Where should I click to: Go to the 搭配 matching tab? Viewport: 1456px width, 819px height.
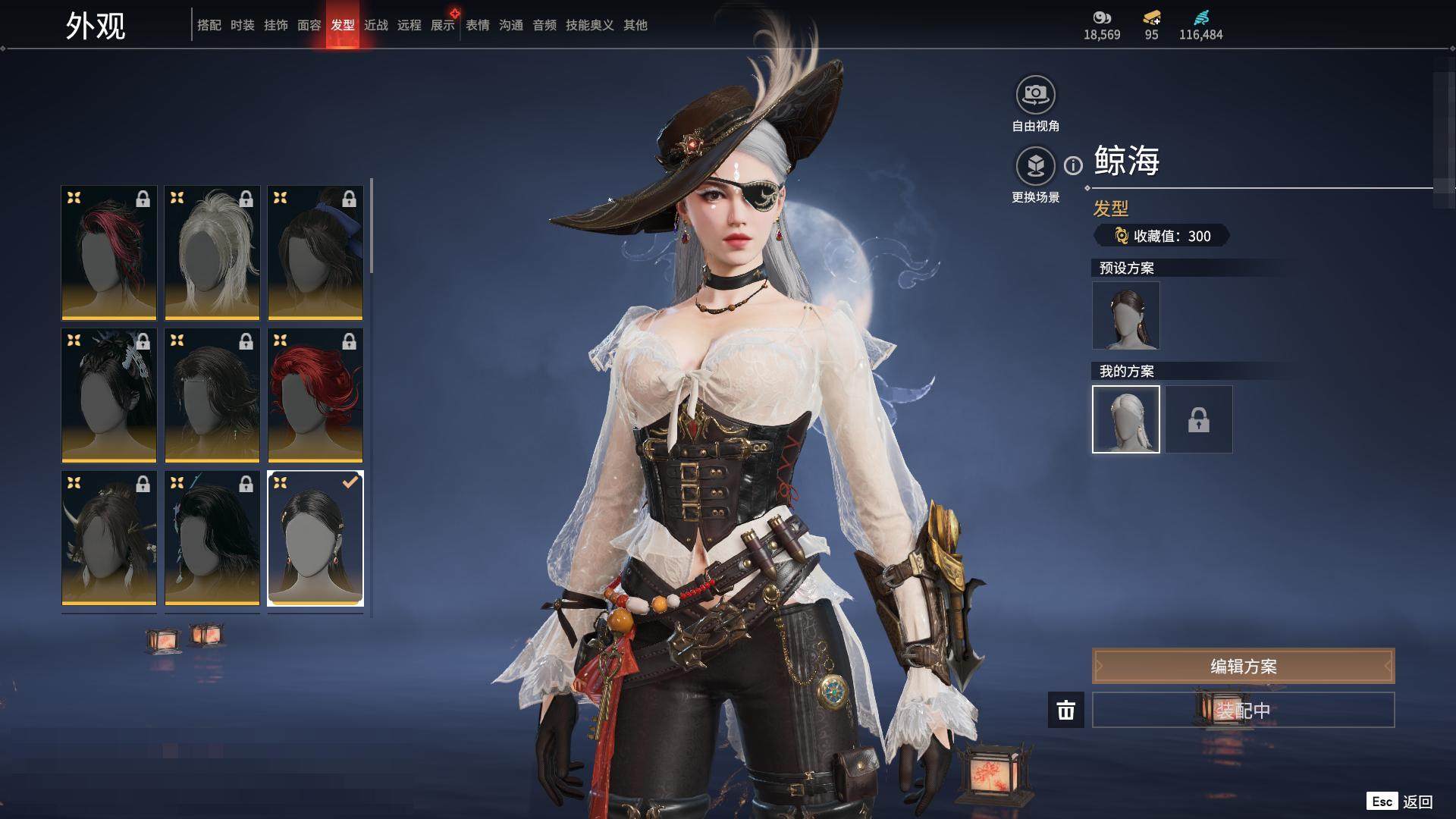(209, 25)
